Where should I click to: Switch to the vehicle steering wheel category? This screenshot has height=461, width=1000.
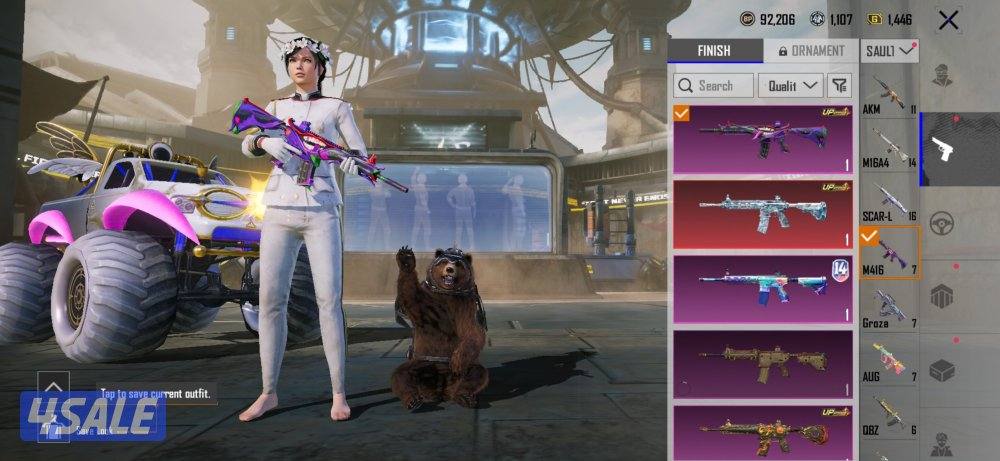[x=941, y=222]
